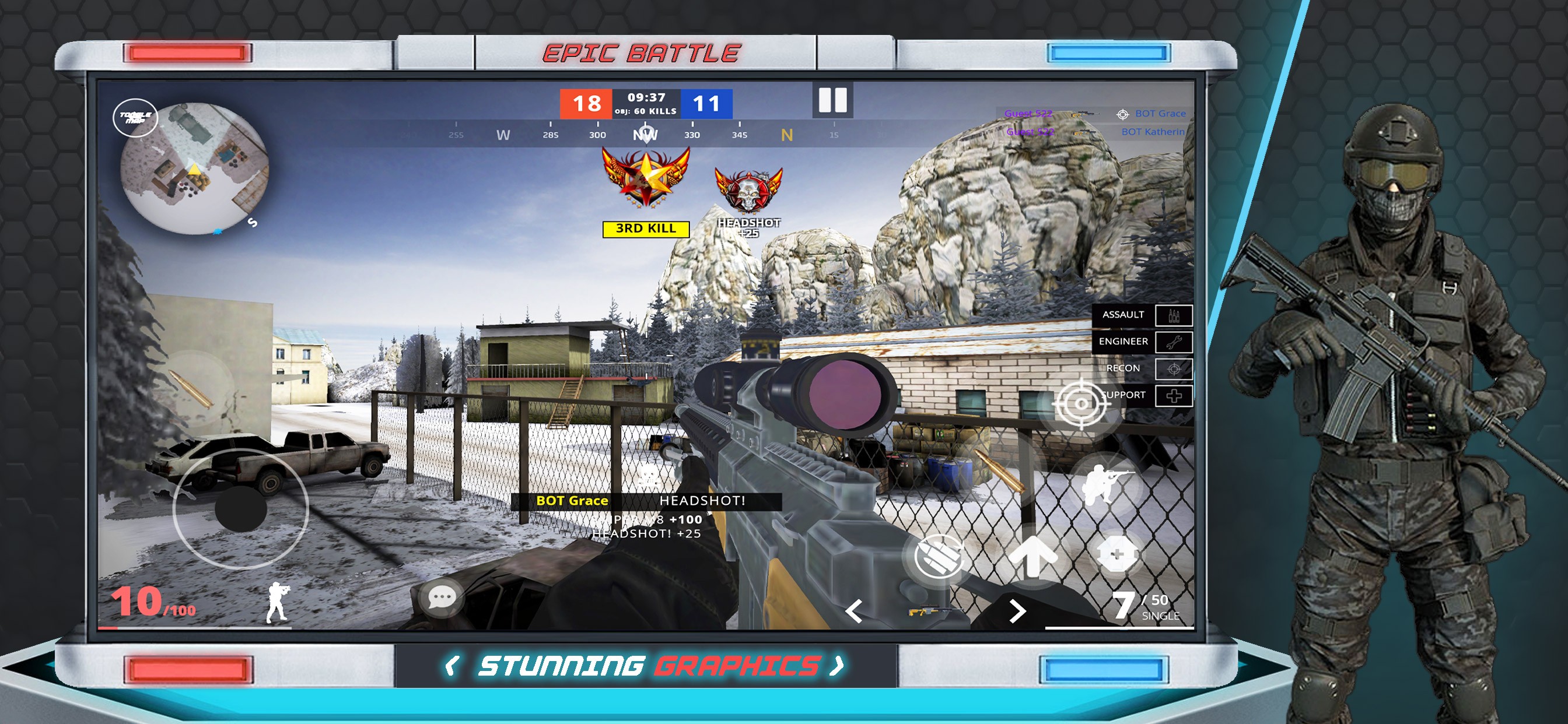Open the chat bubble
The width and height of the screenshot is (1568, 724).
click(x=442, y=598)
